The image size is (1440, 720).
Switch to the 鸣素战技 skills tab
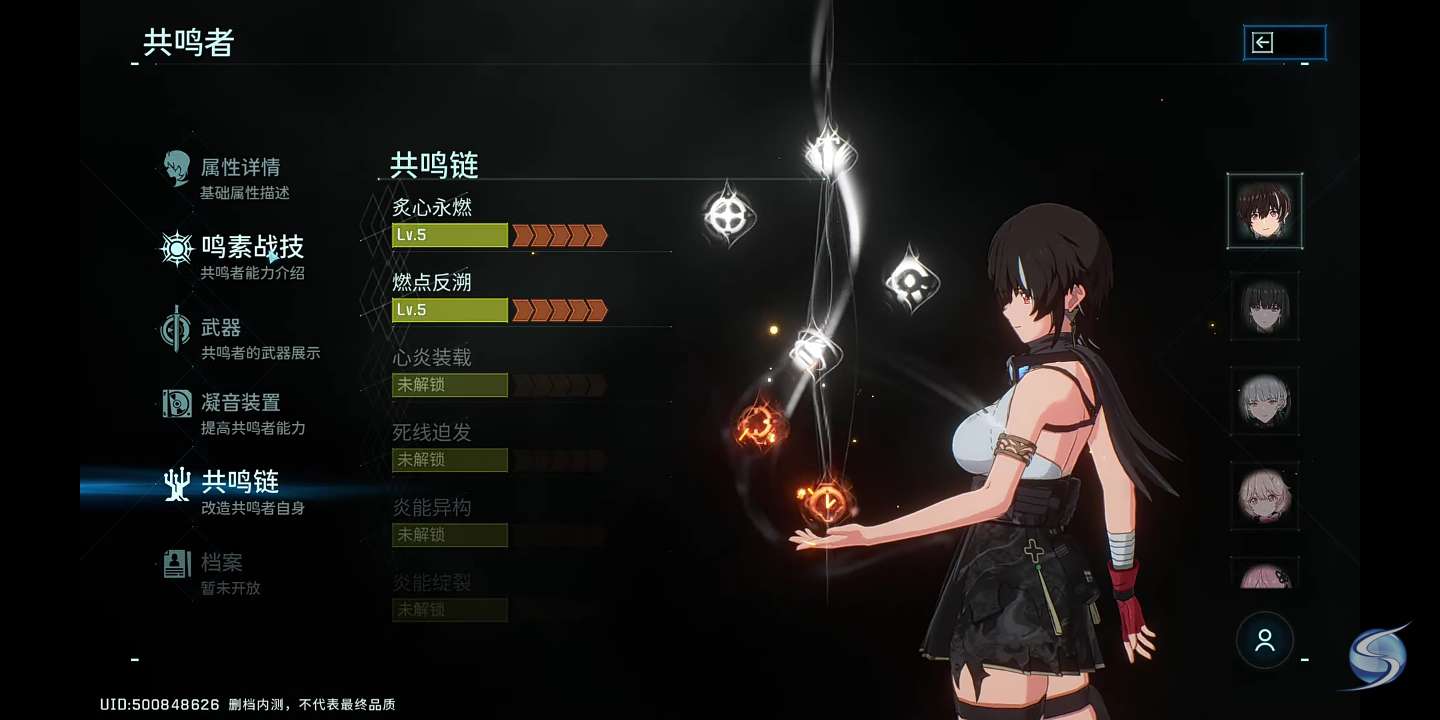[250, 255]
